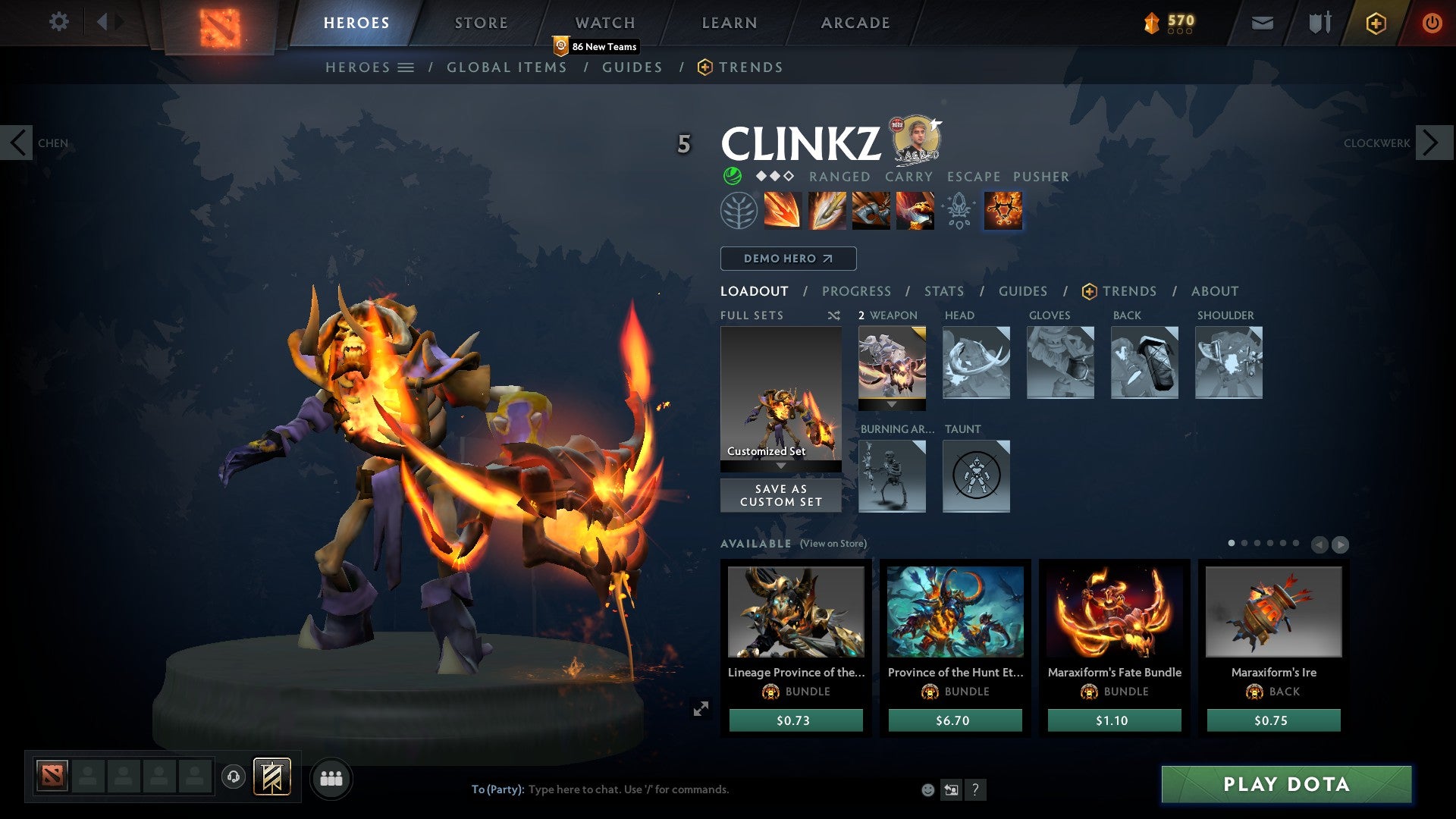Open the View on Store link

(832, 544)
